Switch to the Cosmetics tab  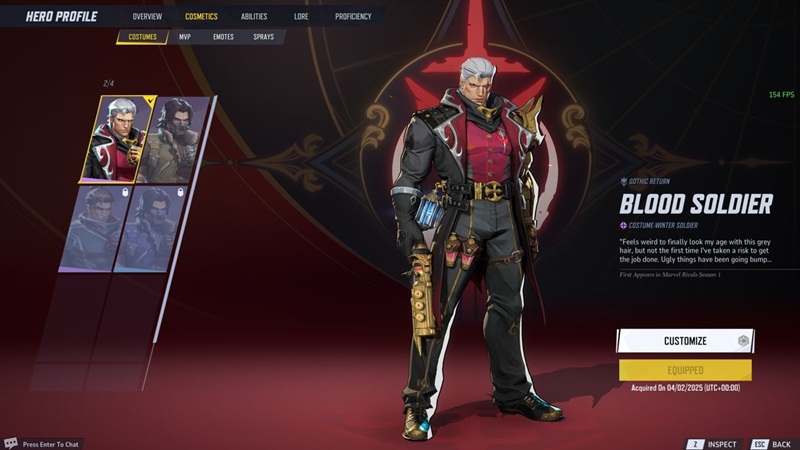(x=201, y=16)
